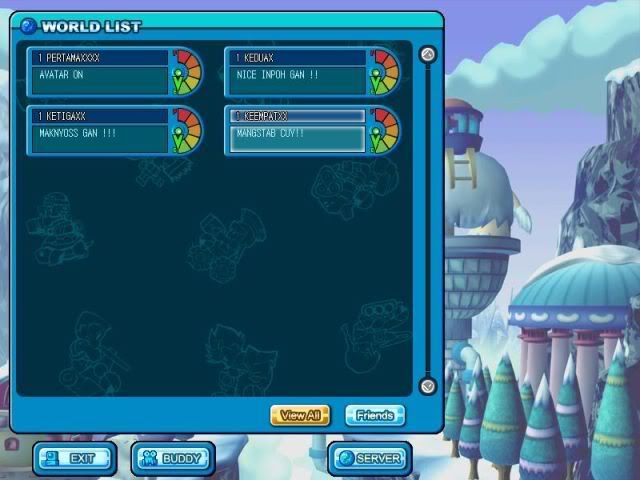Click the scroll down arrow
The height and width of the screenshot is (480, 640).
pos(428,385)
